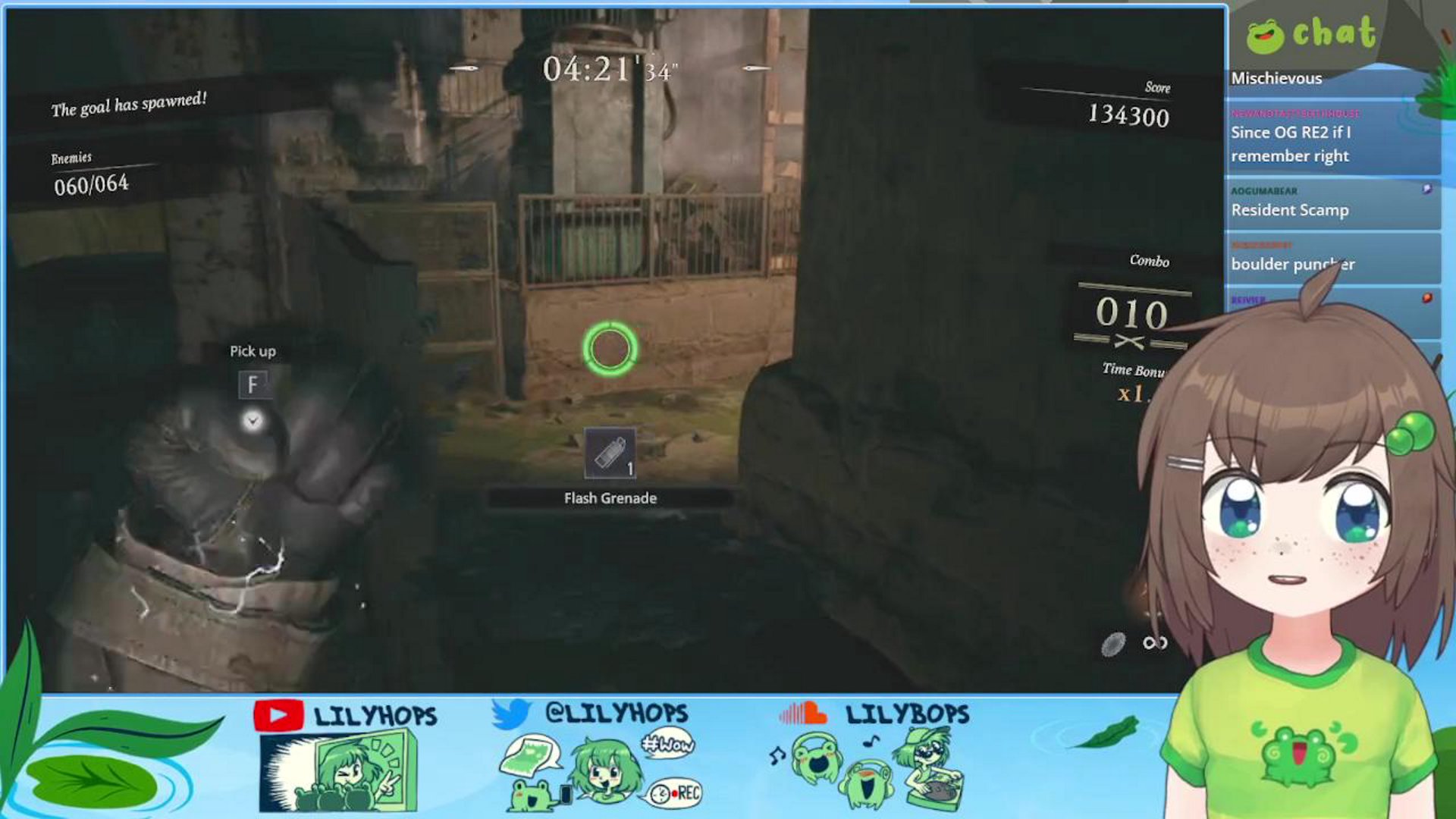Click the LILYHOPS channel artwork thumbnail
Viewport: 1456px width, 819px height.
coord(340,772)
